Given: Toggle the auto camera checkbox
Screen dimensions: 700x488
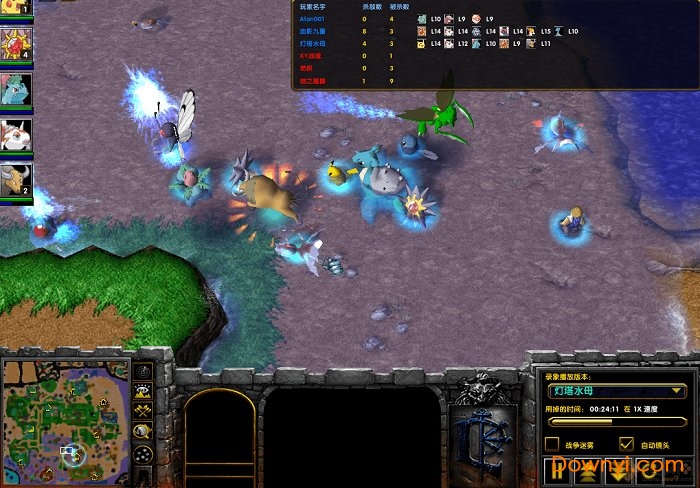Looking at the screenshot, I should (627, 443).
